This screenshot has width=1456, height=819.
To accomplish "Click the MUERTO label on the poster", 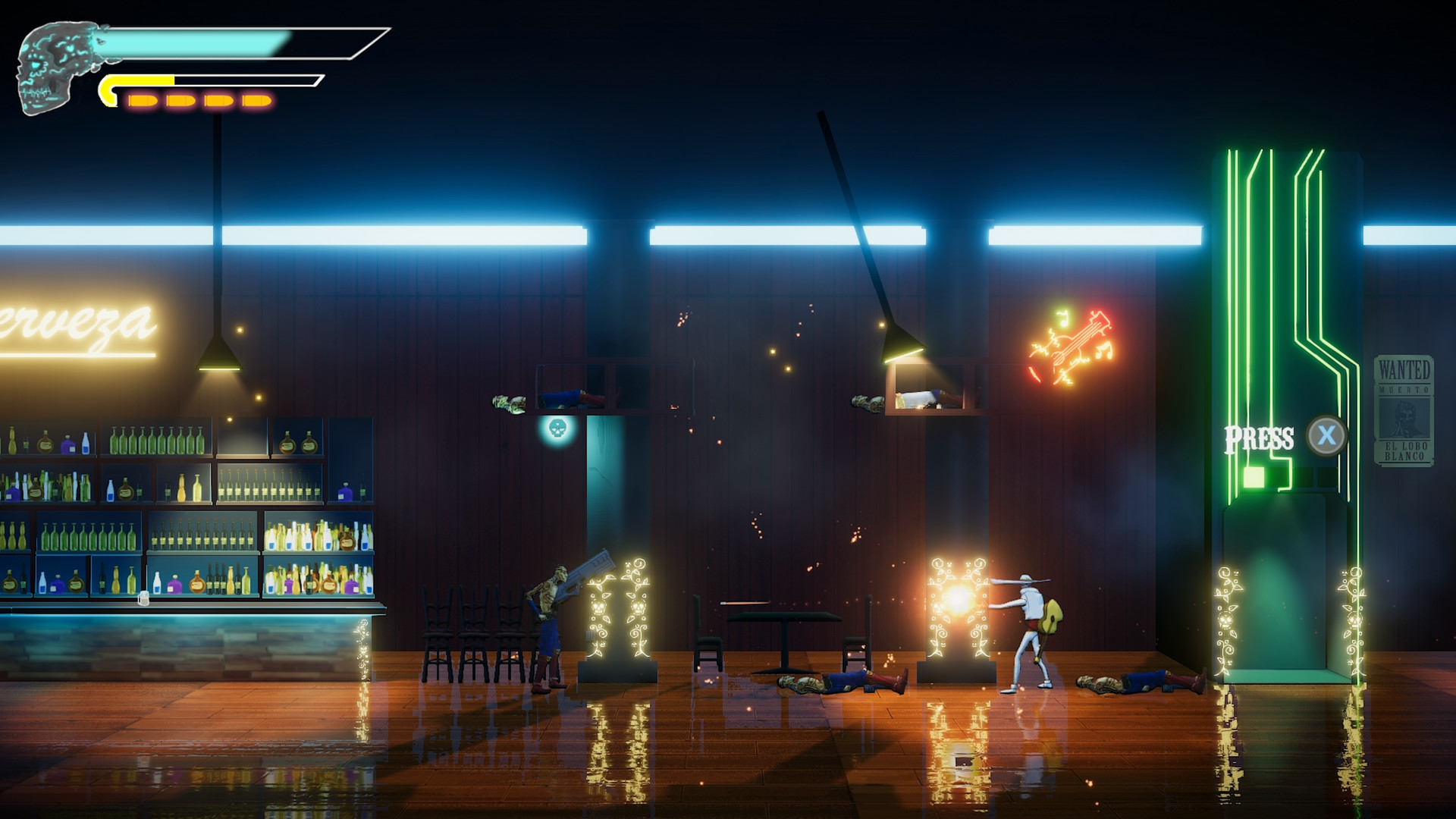I will tap(1403, 389).
